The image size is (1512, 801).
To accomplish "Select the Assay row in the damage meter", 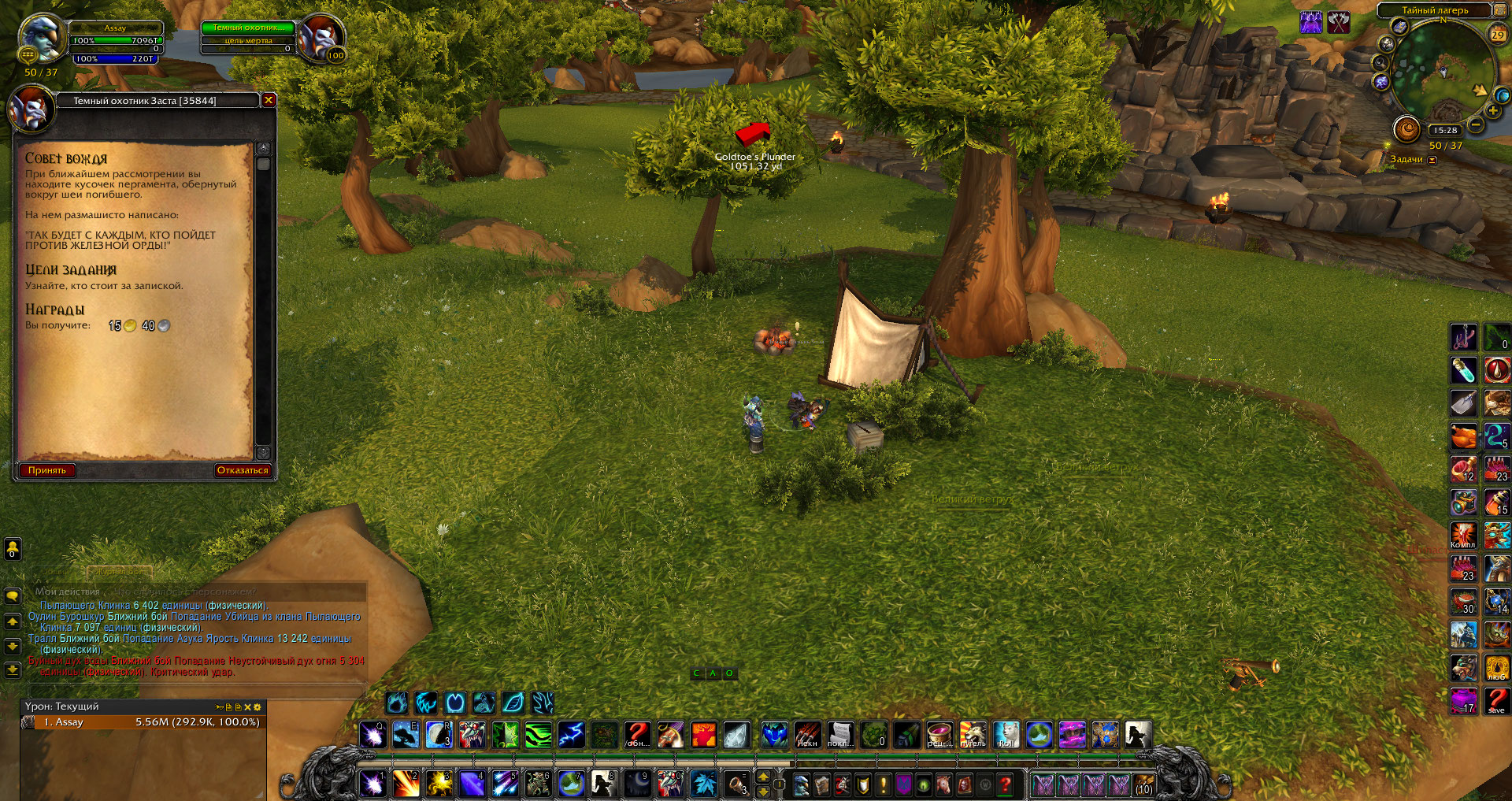I will (142, 722).
